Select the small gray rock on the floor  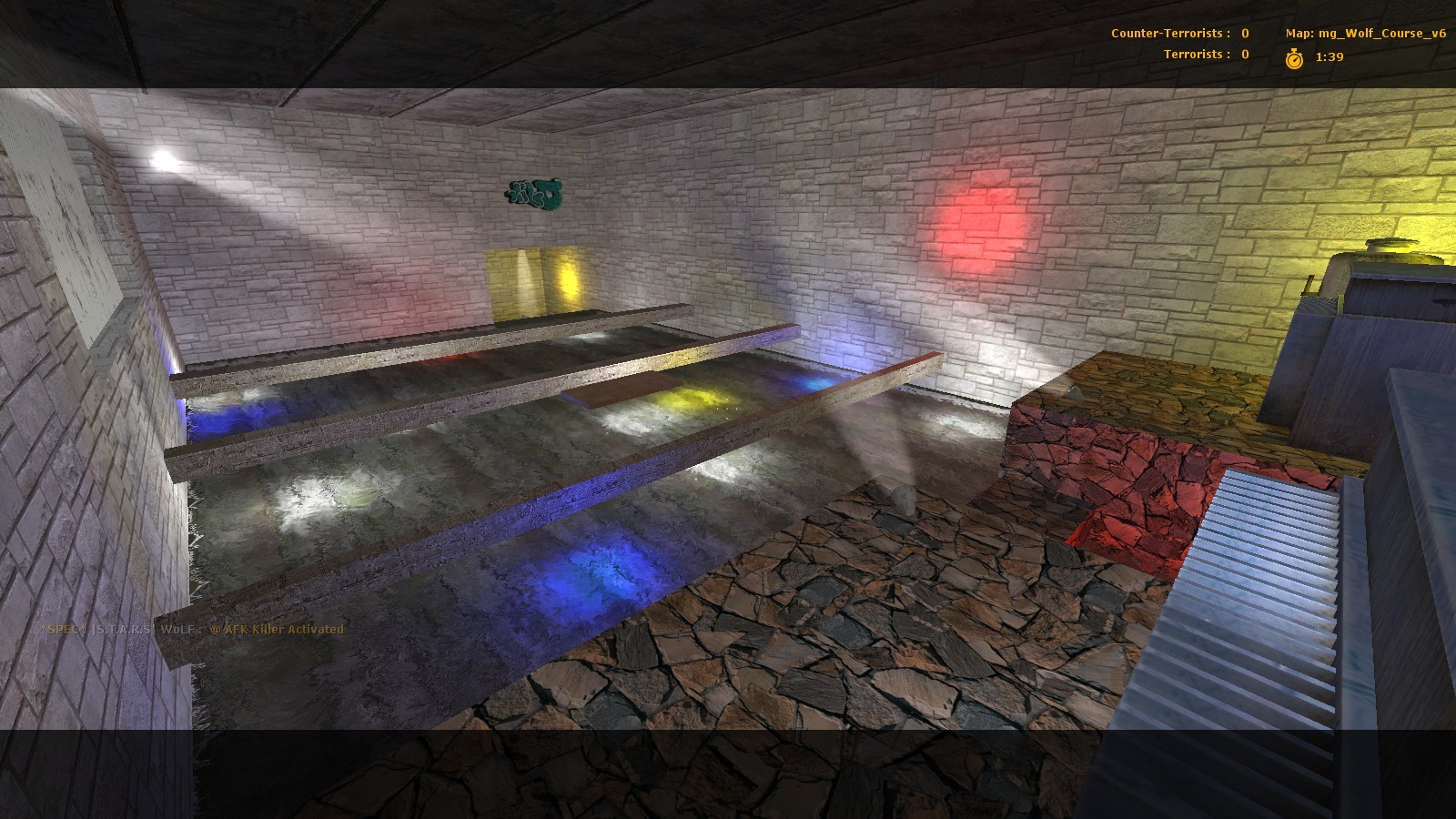pos(904,496)
